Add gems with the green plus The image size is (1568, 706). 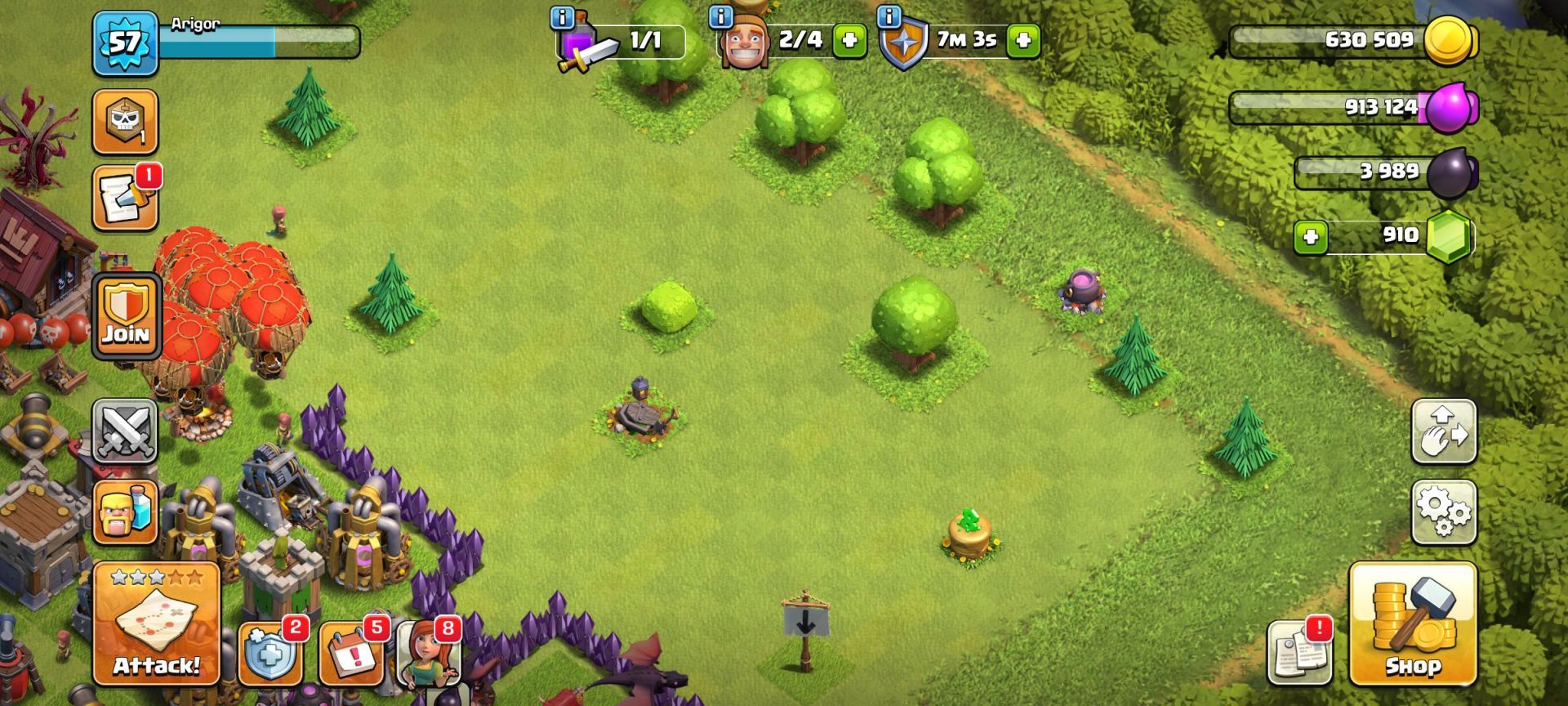pyautogui.click(x=1311, y=237)
